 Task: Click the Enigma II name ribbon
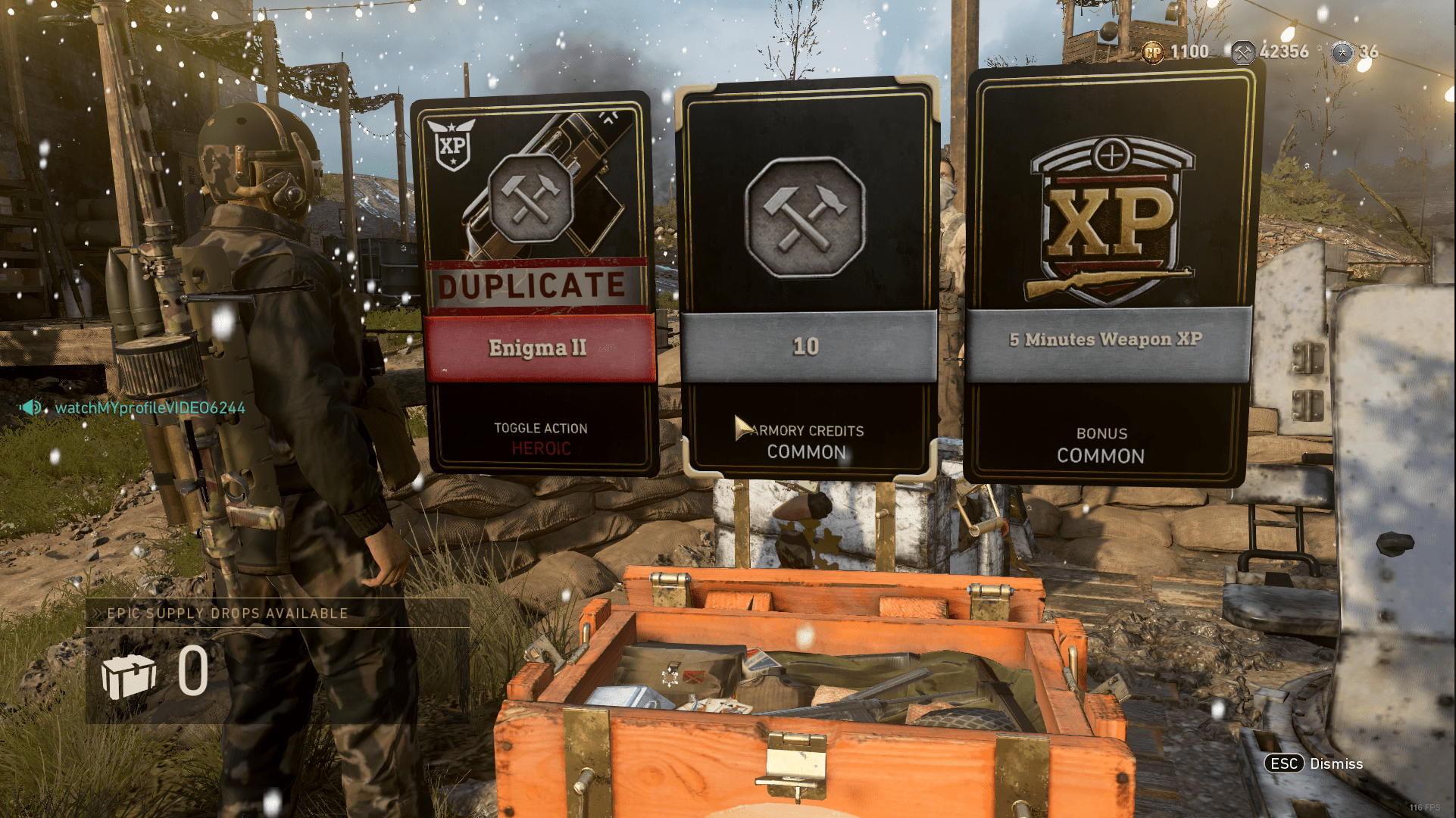[537, 347]
